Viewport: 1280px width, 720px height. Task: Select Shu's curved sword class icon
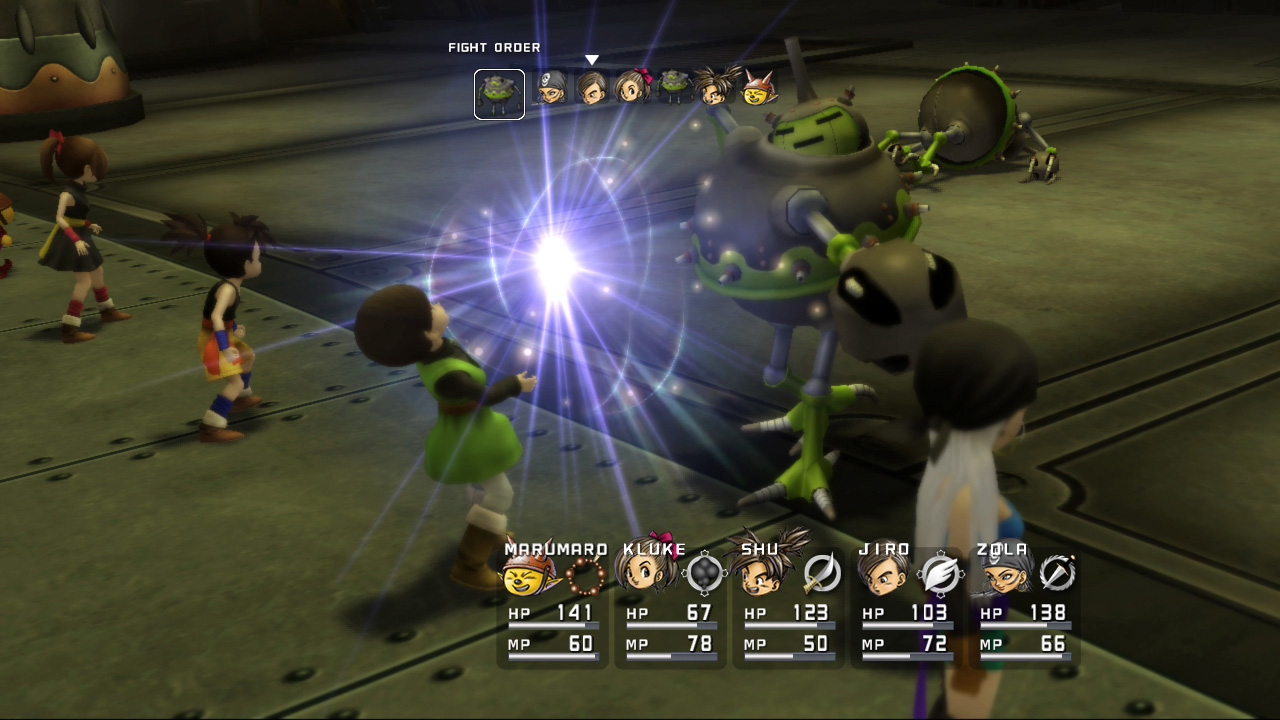coord(822,573)
